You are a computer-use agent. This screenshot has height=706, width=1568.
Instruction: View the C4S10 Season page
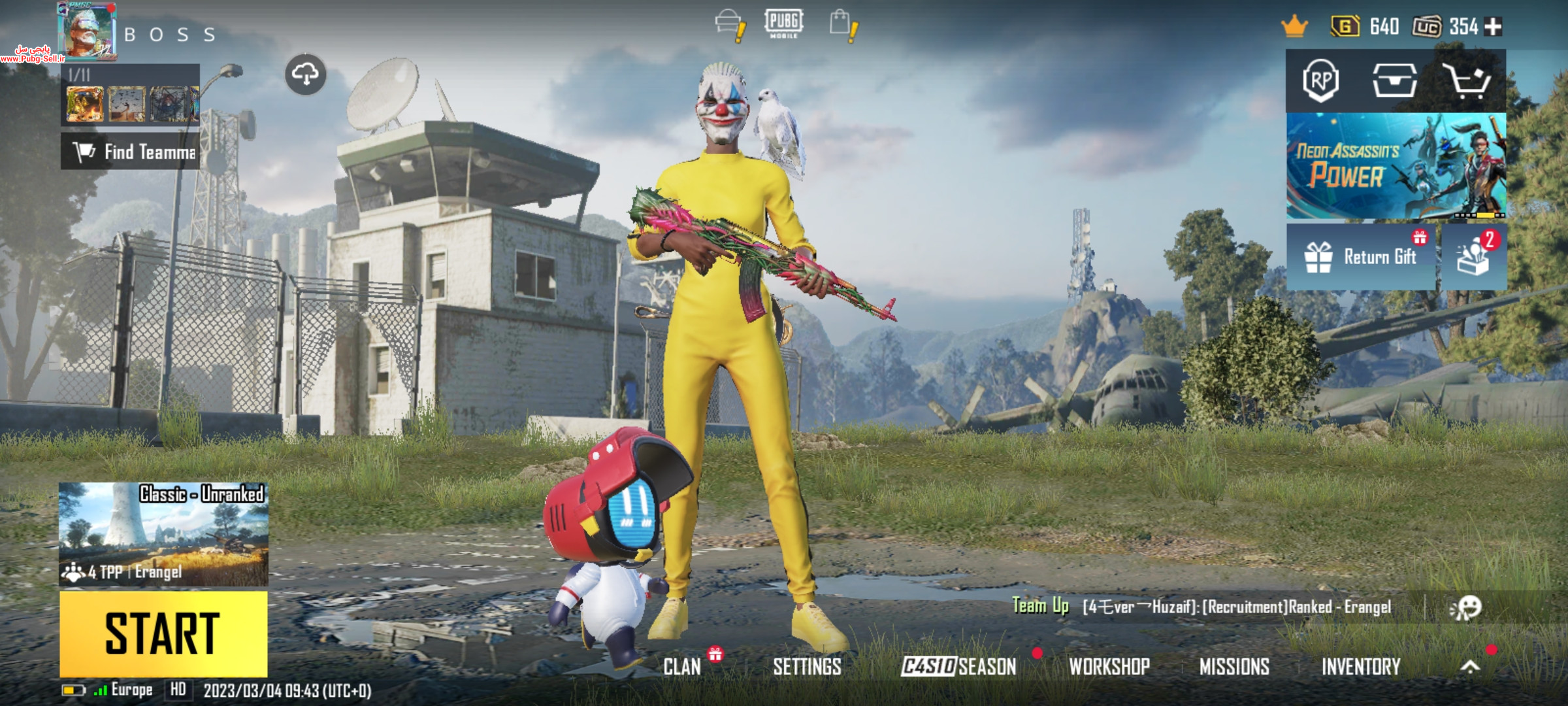coord(958,666)
